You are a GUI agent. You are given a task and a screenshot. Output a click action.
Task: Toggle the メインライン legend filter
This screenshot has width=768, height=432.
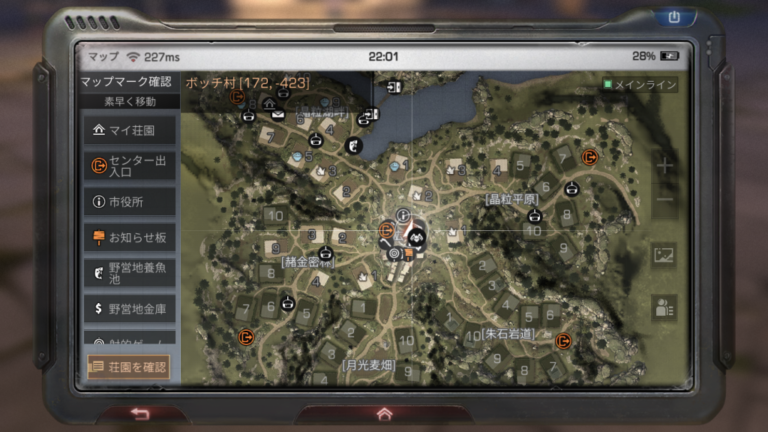pos(640,85)
